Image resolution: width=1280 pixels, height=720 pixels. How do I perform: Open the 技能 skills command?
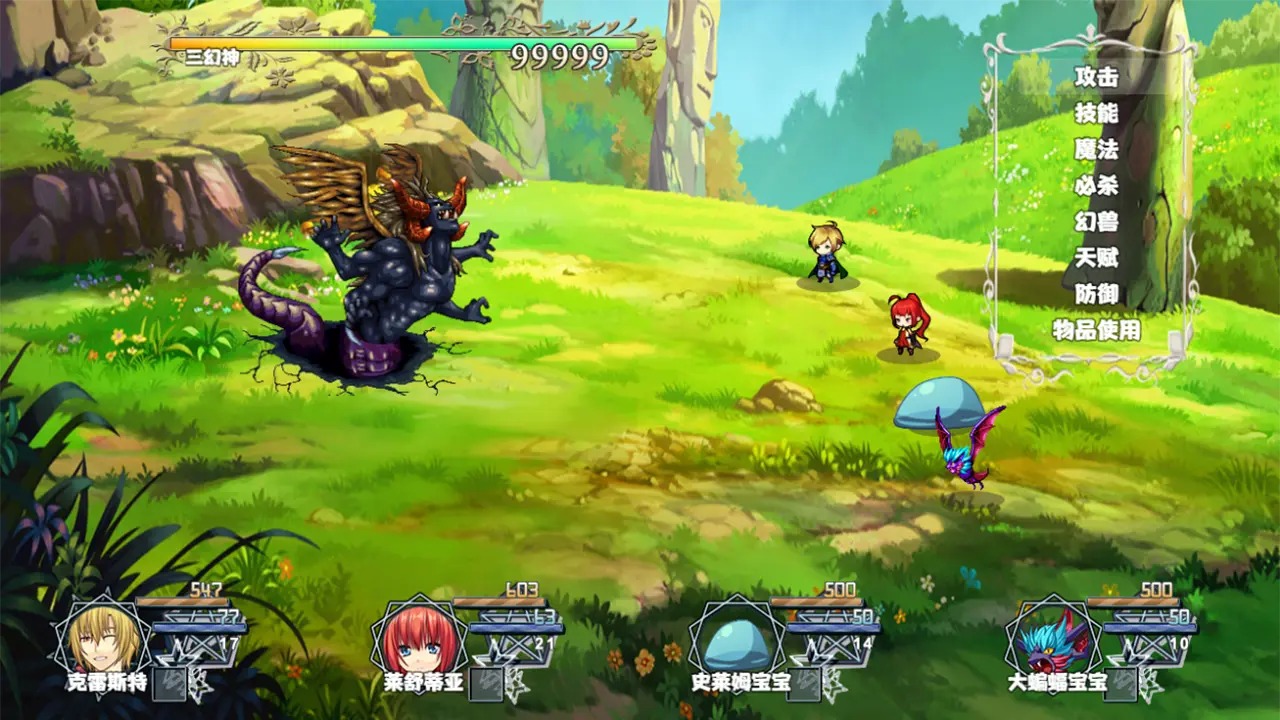click(x=1096, y=113)
